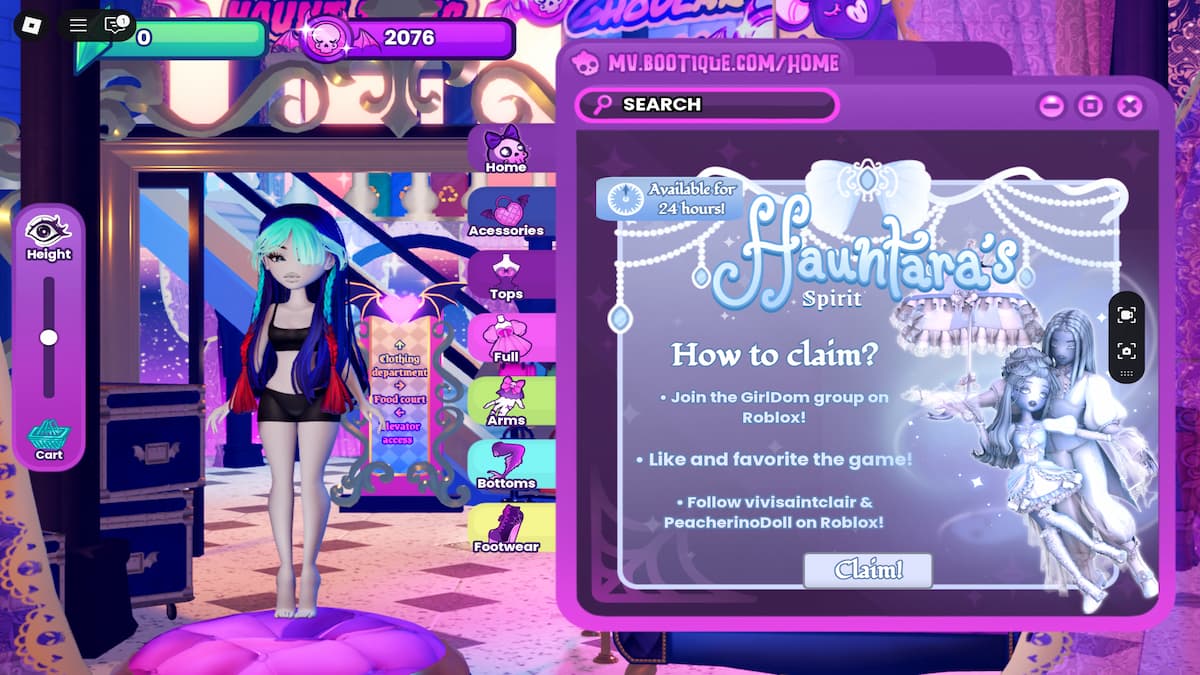Choose the Full outfits category tab
This screenshot has height=675, width=1200.
[506, 341]
